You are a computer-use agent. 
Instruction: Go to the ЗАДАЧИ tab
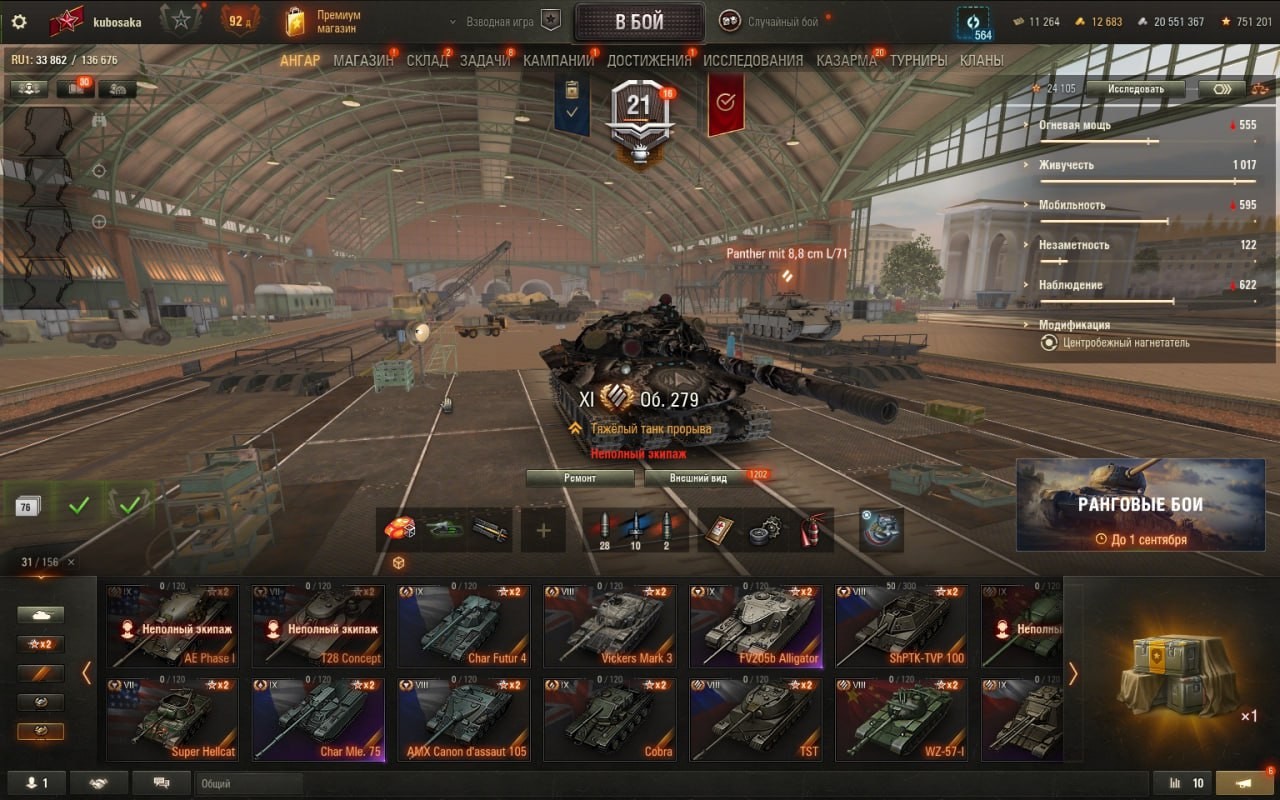tap(485, 60)
